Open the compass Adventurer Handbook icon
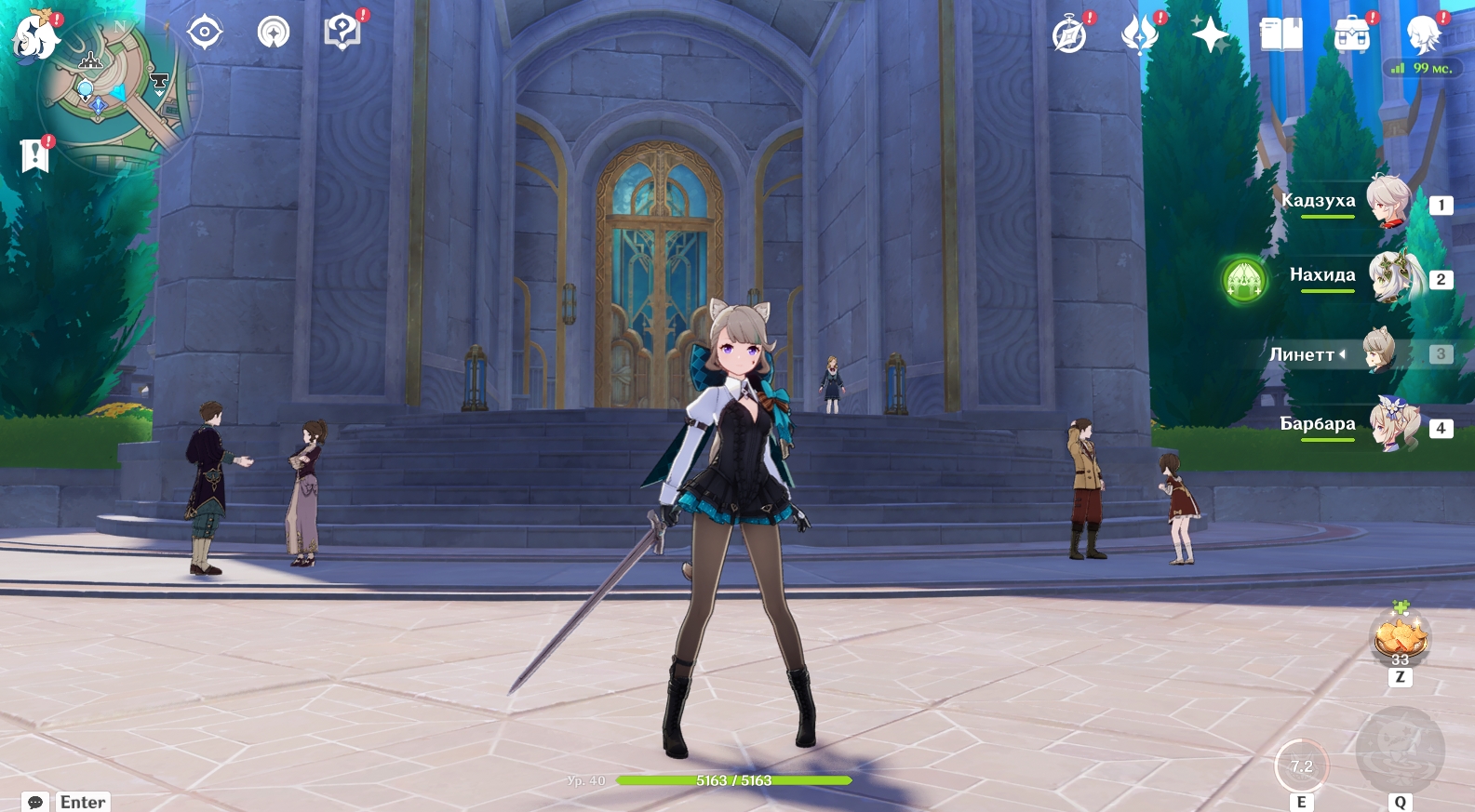This screenshot has width=1475, height=812. click(1069, 36)
